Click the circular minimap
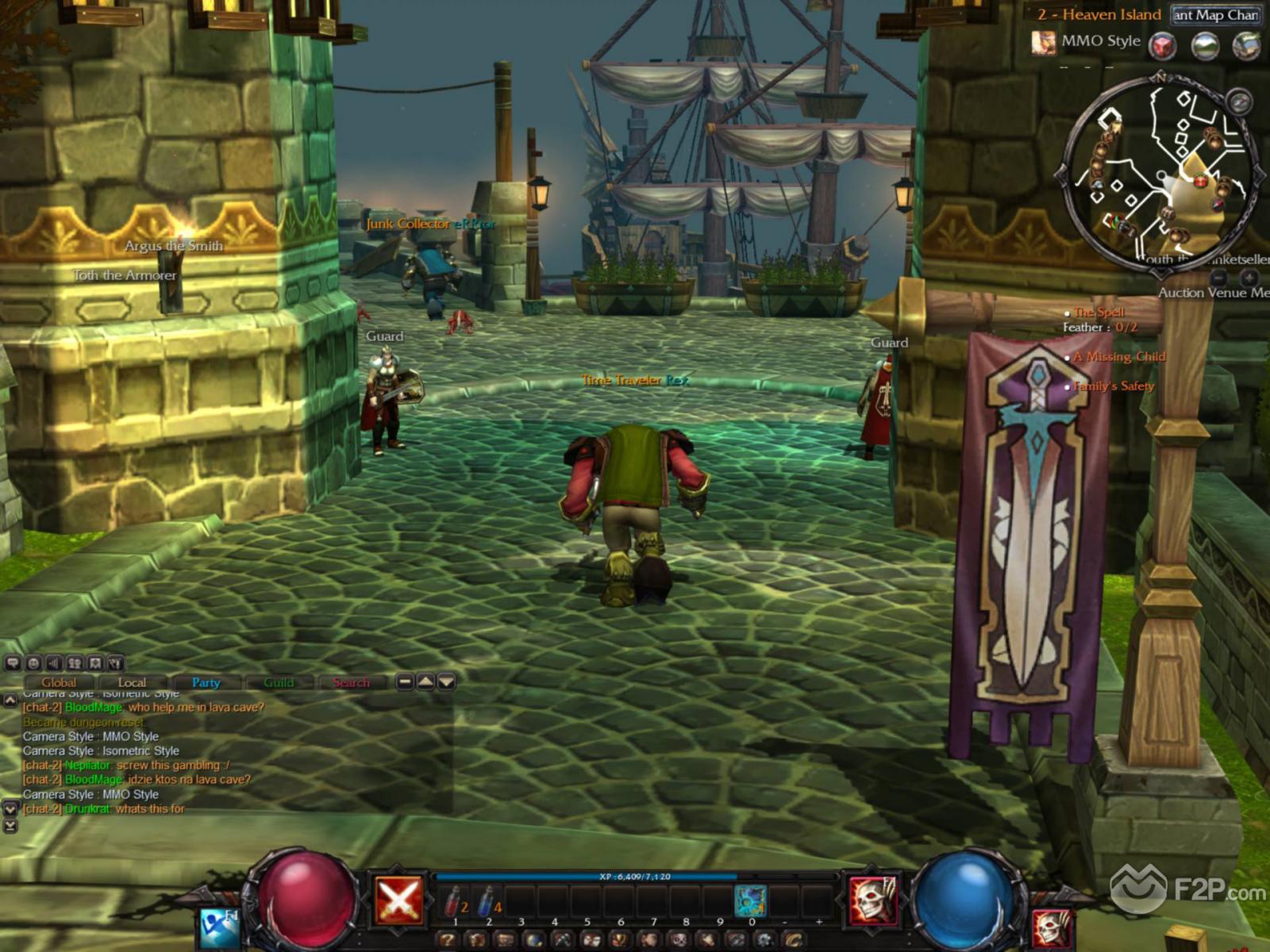 (1159, 175)
